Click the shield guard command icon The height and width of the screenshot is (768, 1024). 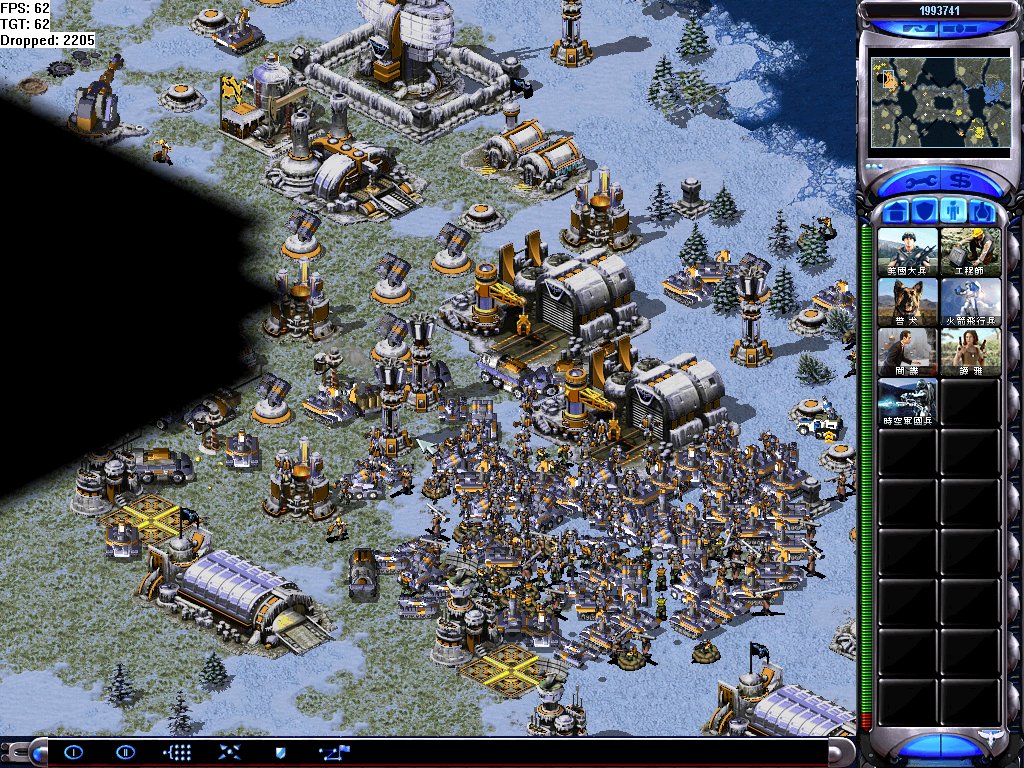point(281,752)
